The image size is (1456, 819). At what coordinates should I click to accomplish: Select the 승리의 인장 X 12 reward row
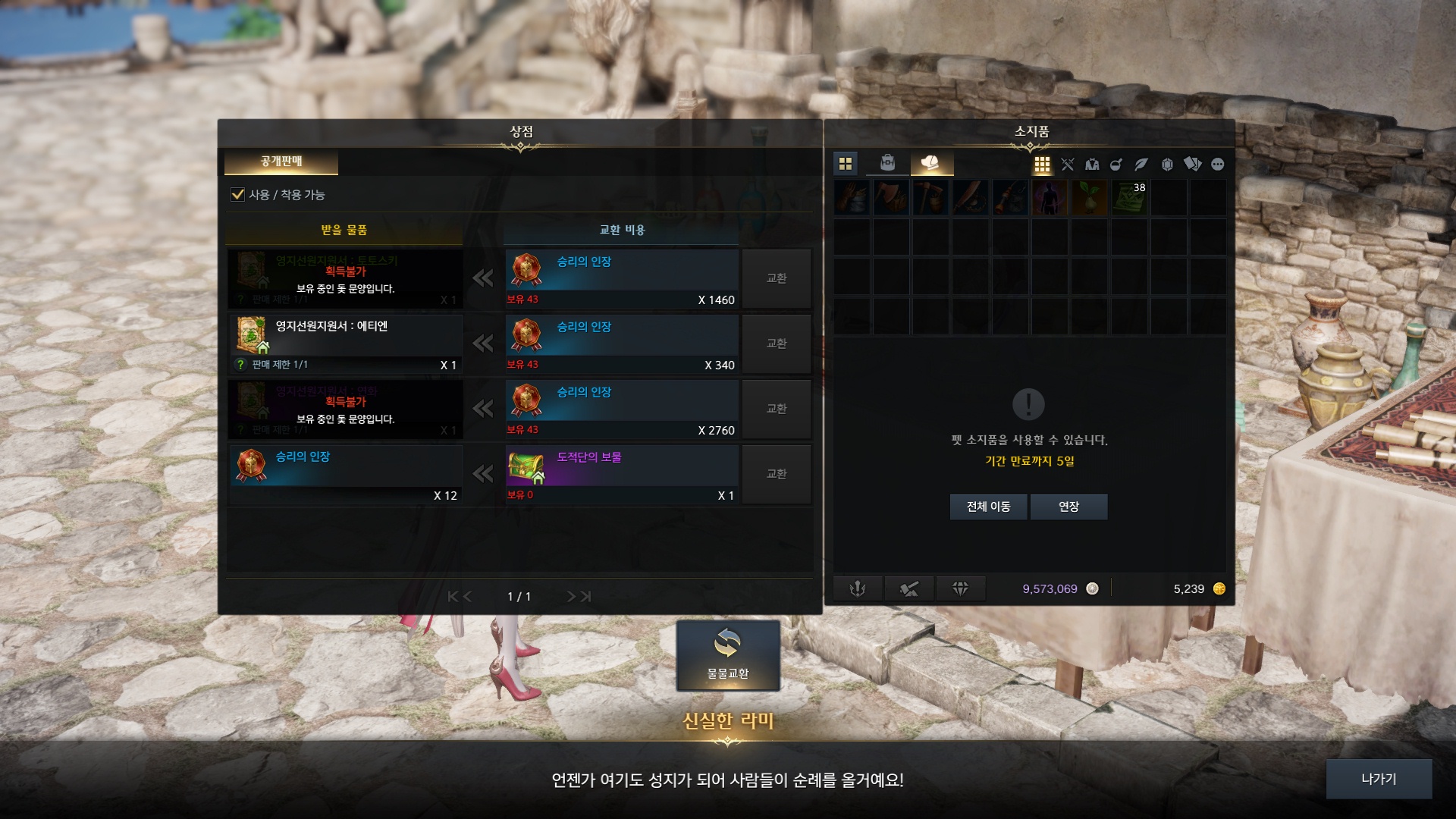(x=346, y=474)
